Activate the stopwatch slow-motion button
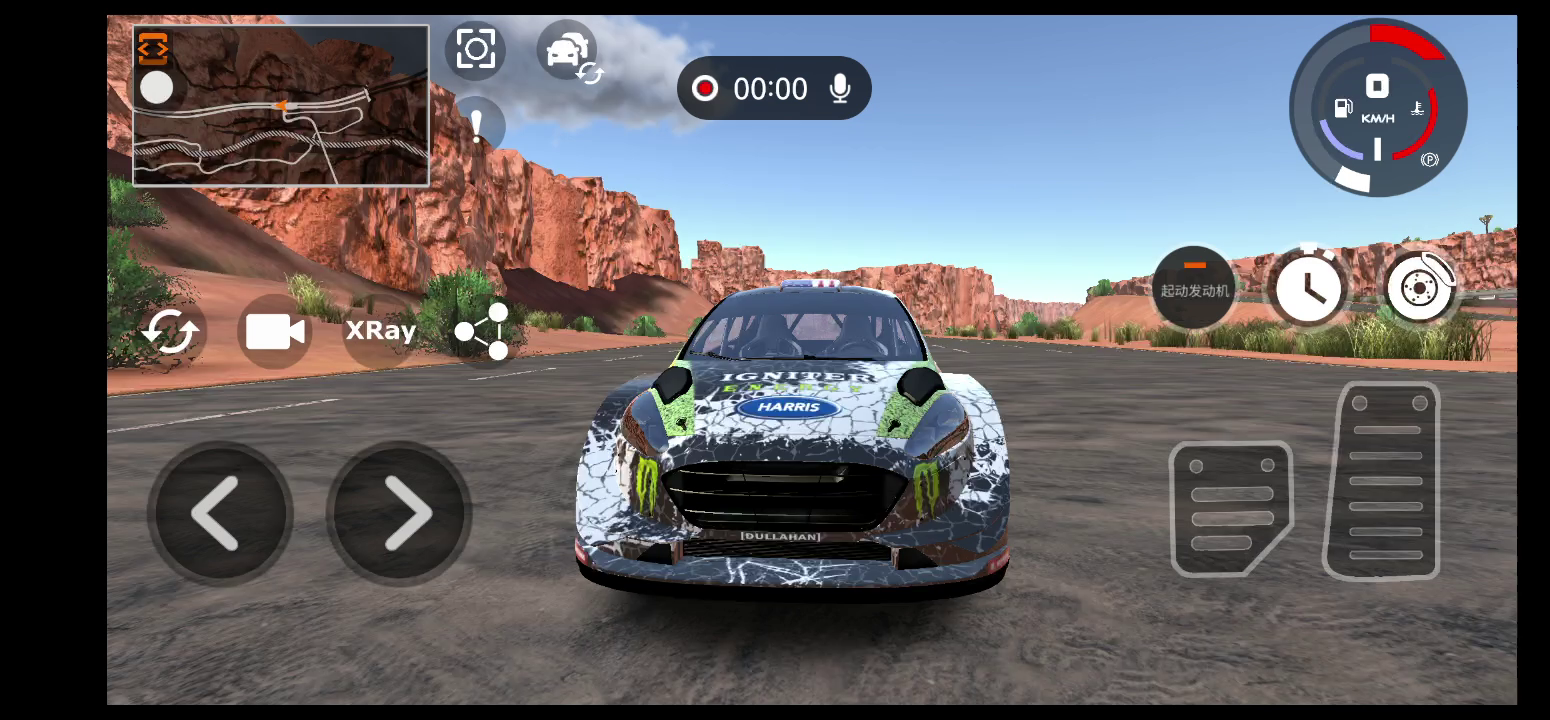This screenshot has height=720, width=1550. point(1308,286)
